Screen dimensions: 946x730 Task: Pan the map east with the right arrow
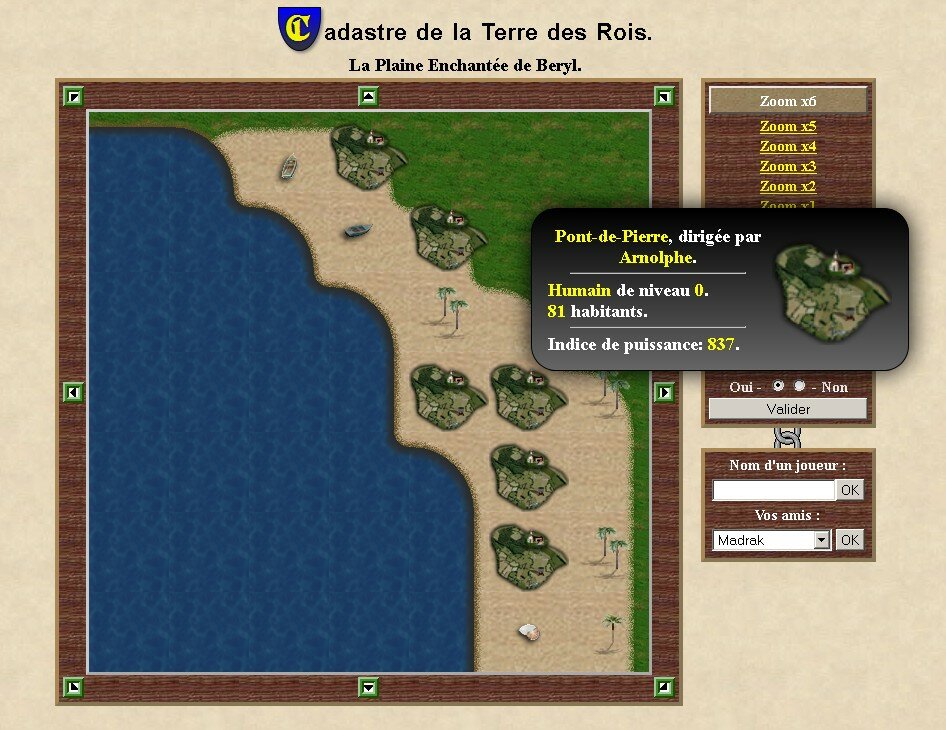pyautogui.click(x=664, y=392)
